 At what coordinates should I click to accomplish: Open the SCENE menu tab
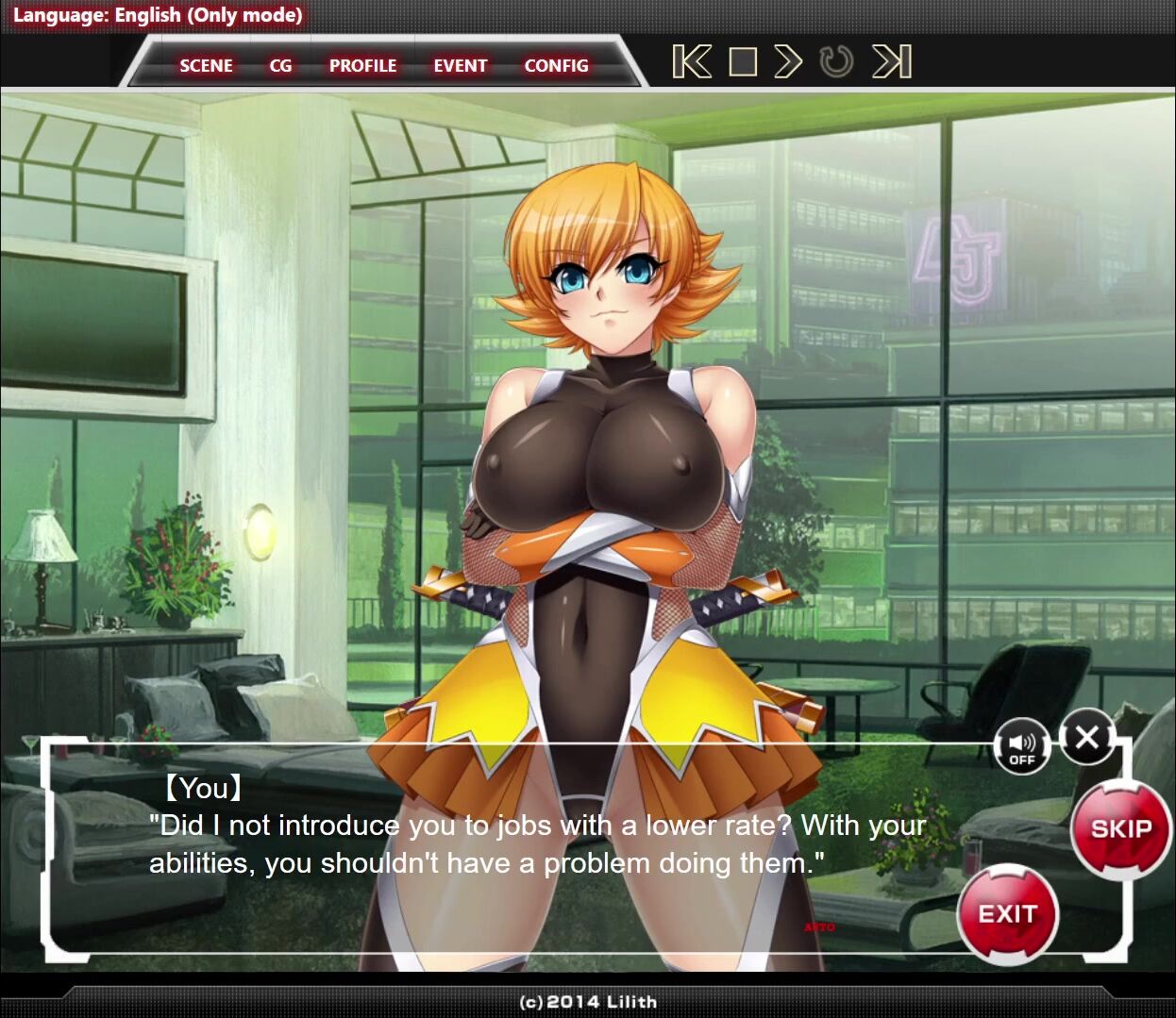[x=206, y=65]
